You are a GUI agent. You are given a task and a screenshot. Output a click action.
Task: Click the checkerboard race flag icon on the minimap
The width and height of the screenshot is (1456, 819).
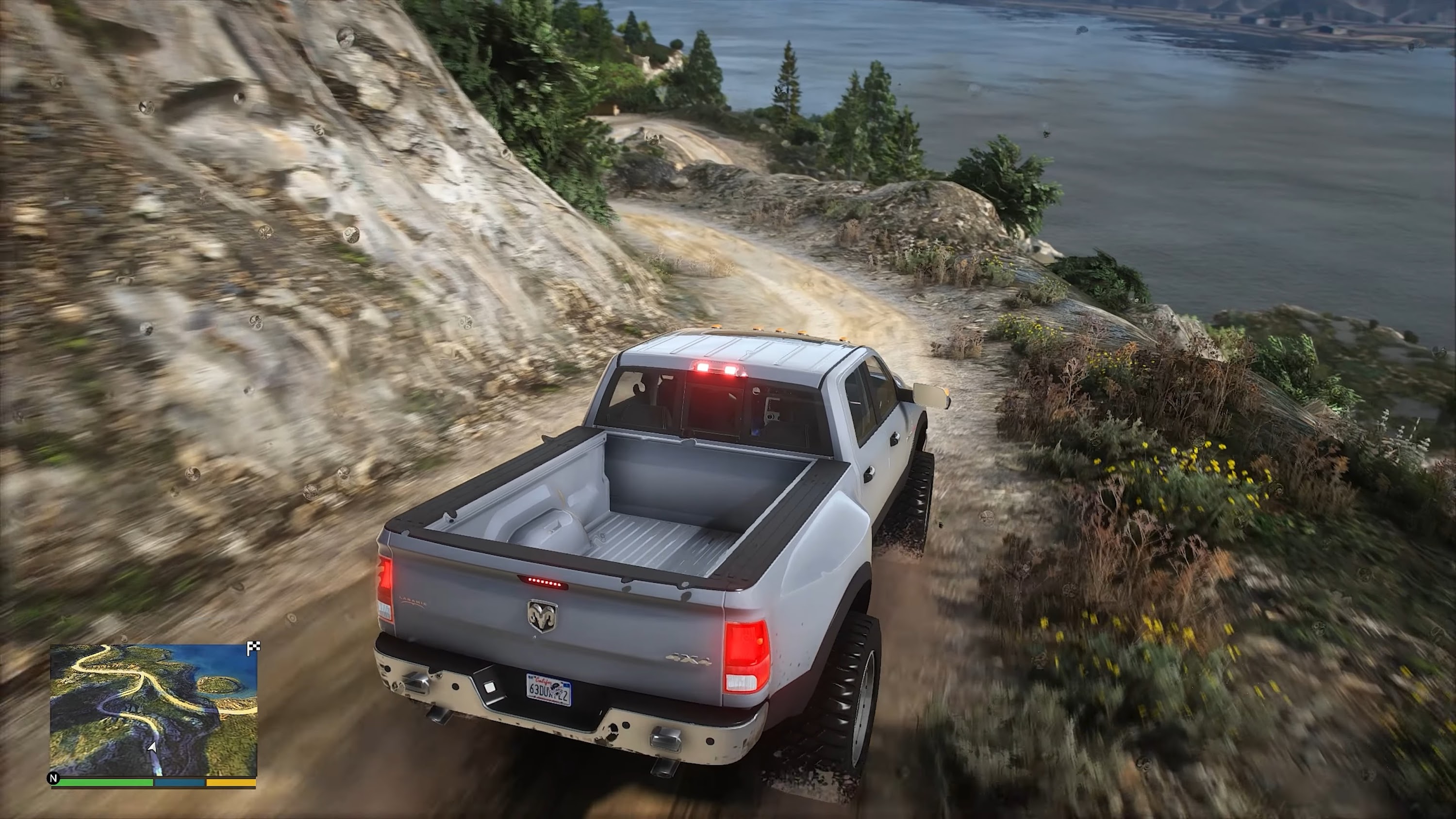pos(253,647)
